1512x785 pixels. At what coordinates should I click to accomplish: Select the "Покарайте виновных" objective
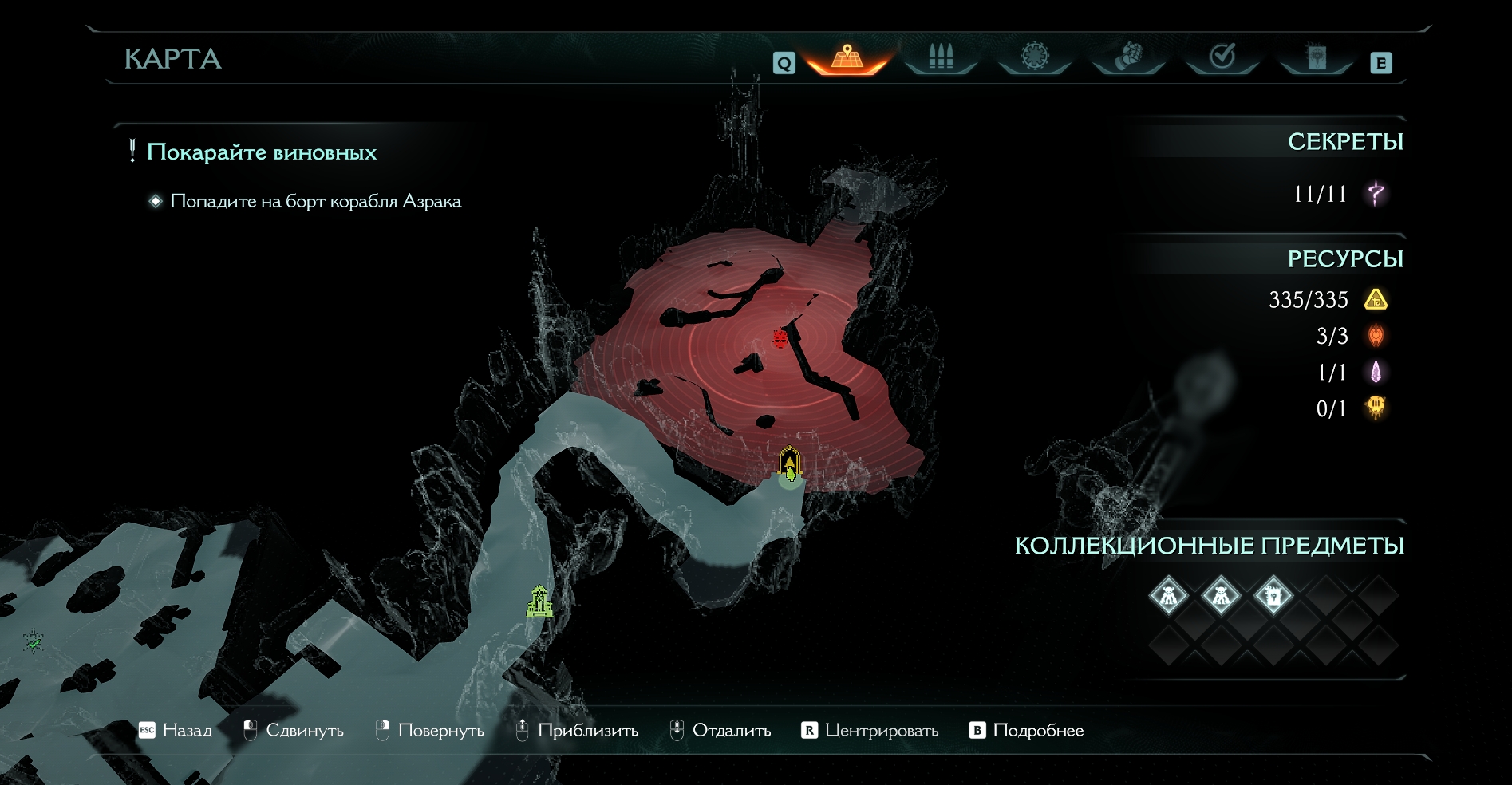(x=261, y=152)
